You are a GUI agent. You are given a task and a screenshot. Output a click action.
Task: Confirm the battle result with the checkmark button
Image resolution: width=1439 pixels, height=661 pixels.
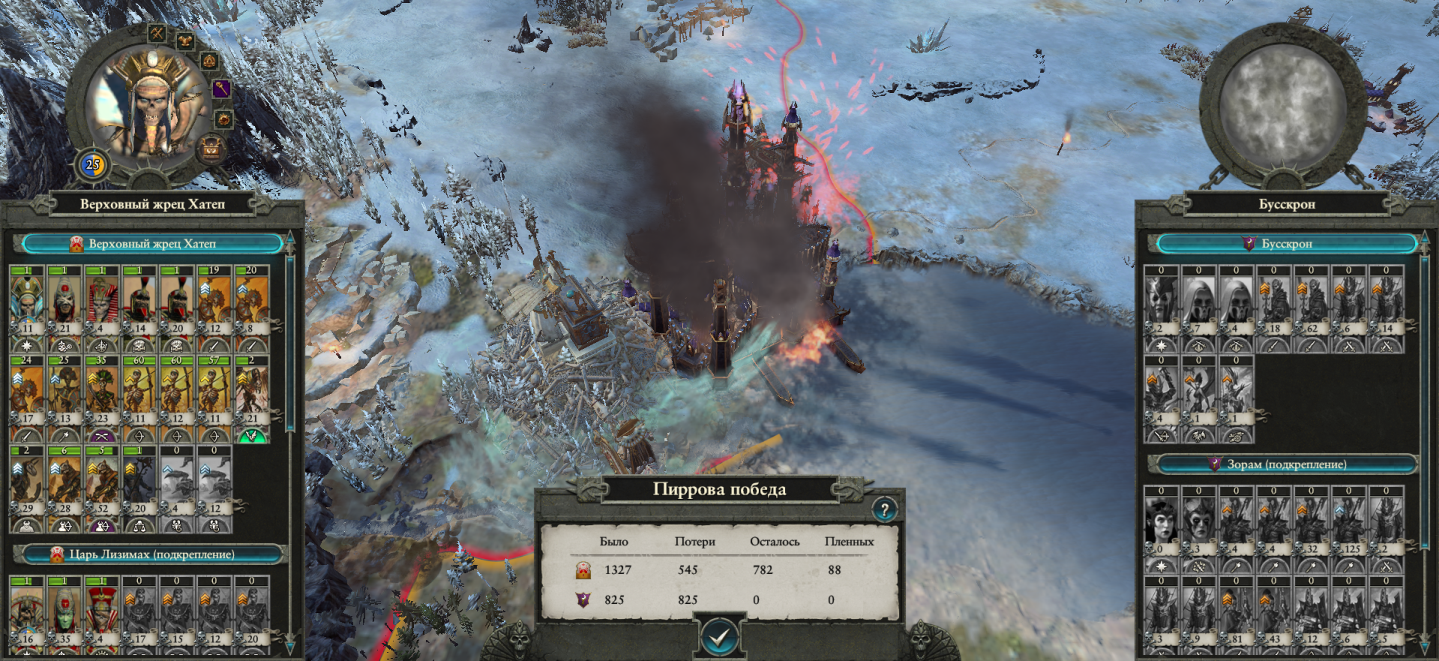(719, 635)
